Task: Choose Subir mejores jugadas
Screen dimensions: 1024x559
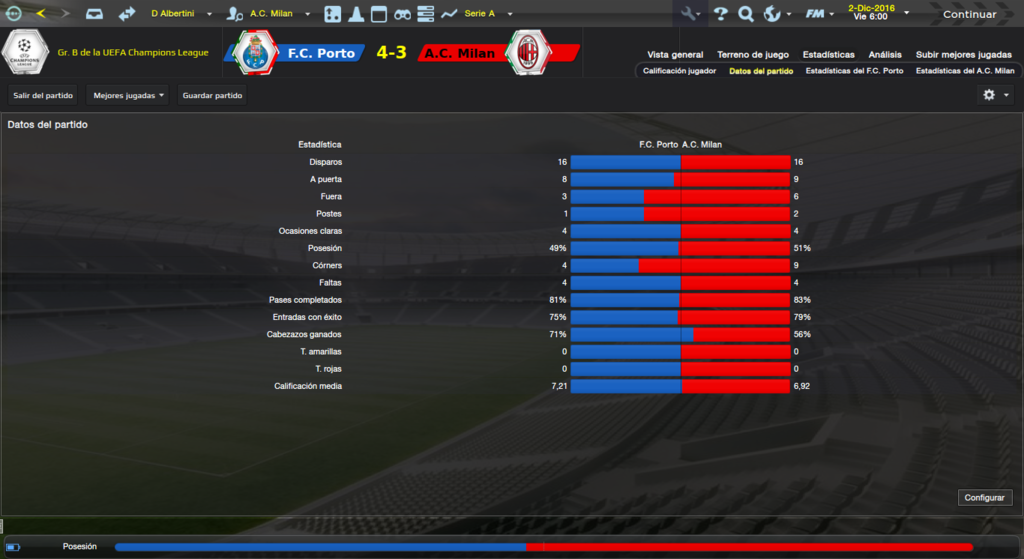Action: point(963,54)
